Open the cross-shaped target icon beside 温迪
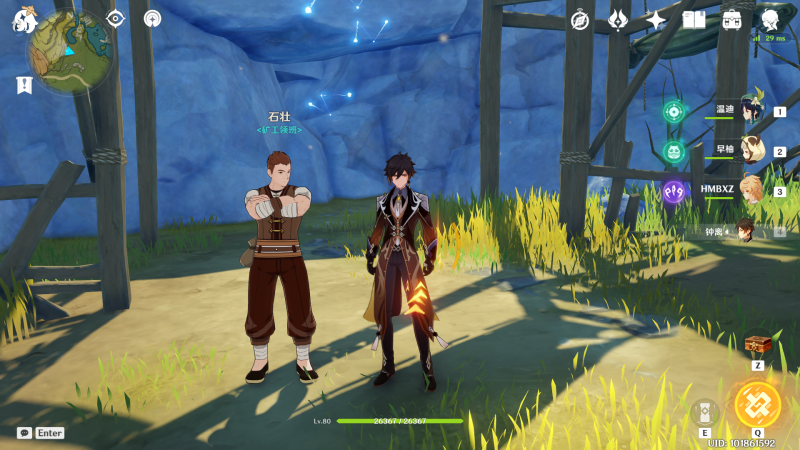Screen dimensions: 800x450 pyautogui.click(x=674, y=111)
